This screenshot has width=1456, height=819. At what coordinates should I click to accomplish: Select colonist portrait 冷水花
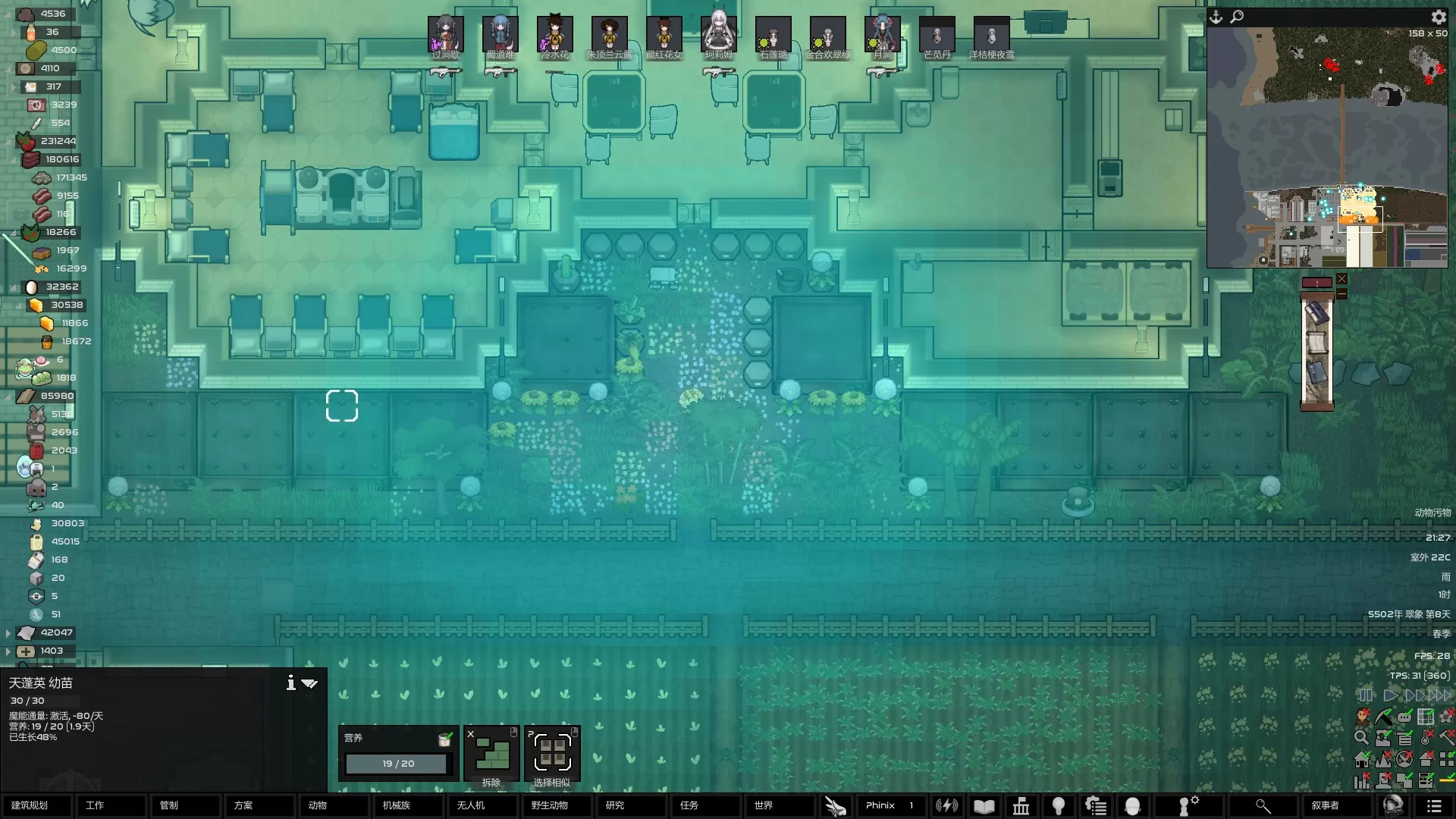(x=554, y=35)
